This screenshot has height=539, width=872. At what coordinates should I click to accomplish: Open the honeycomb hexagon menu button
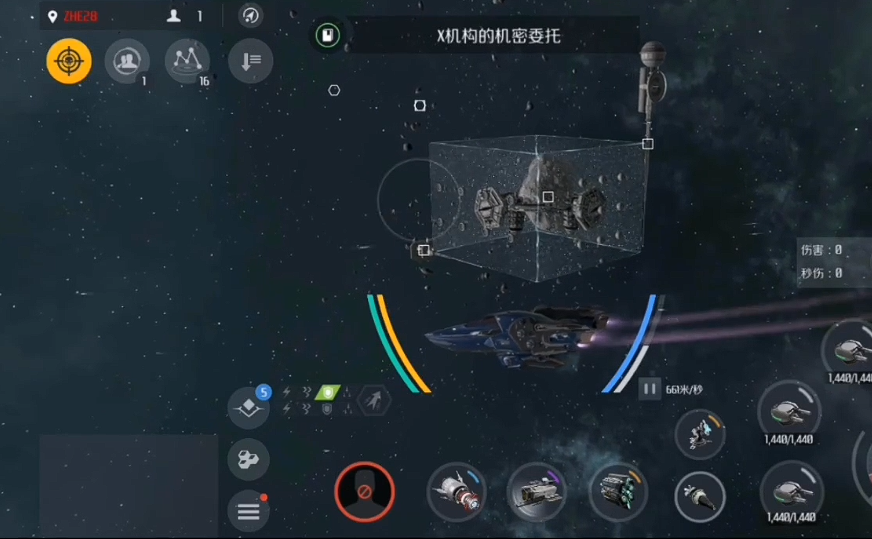tap(248, 460)
